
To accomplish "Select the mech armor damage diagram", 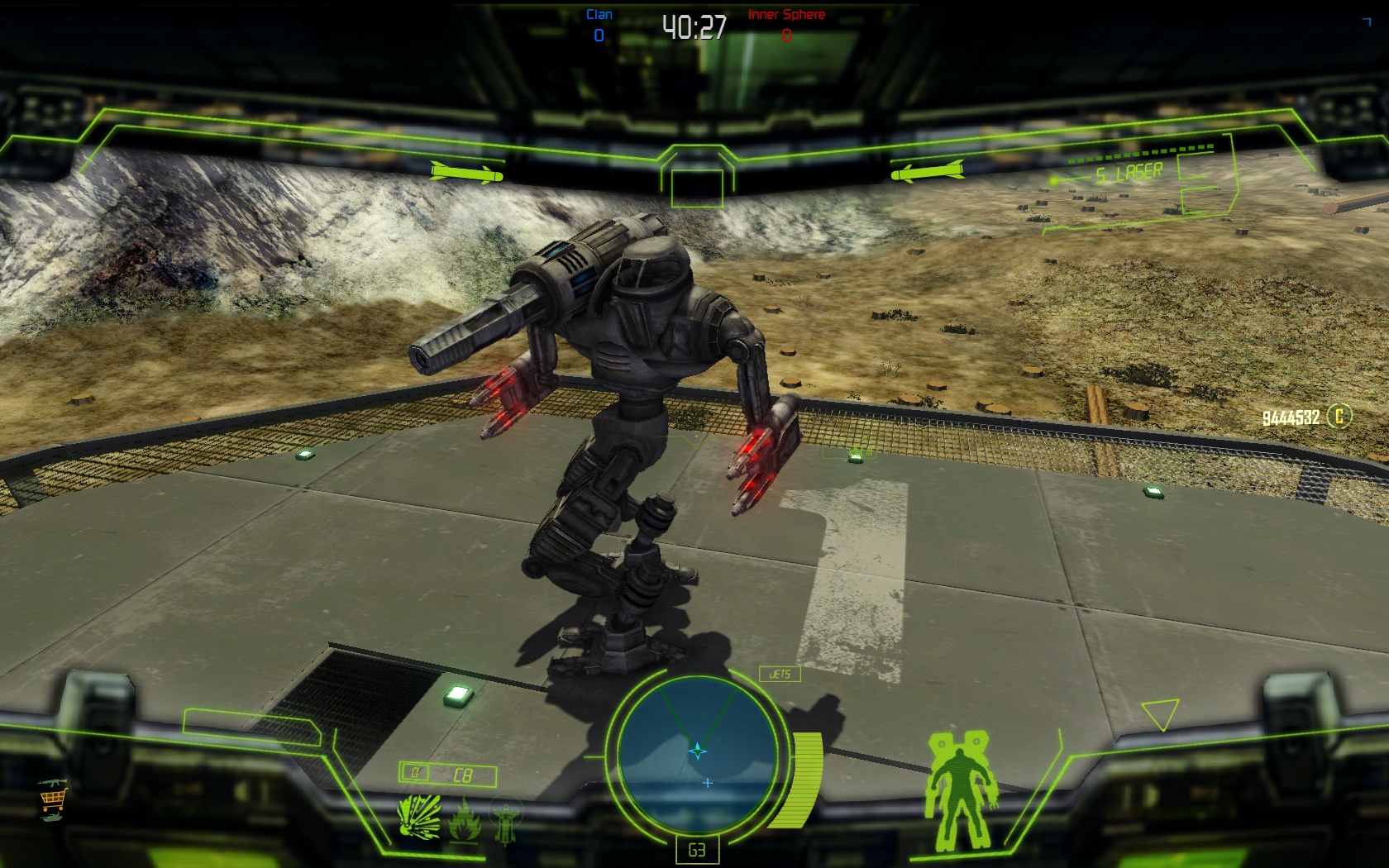I will (x=961, y=789).
